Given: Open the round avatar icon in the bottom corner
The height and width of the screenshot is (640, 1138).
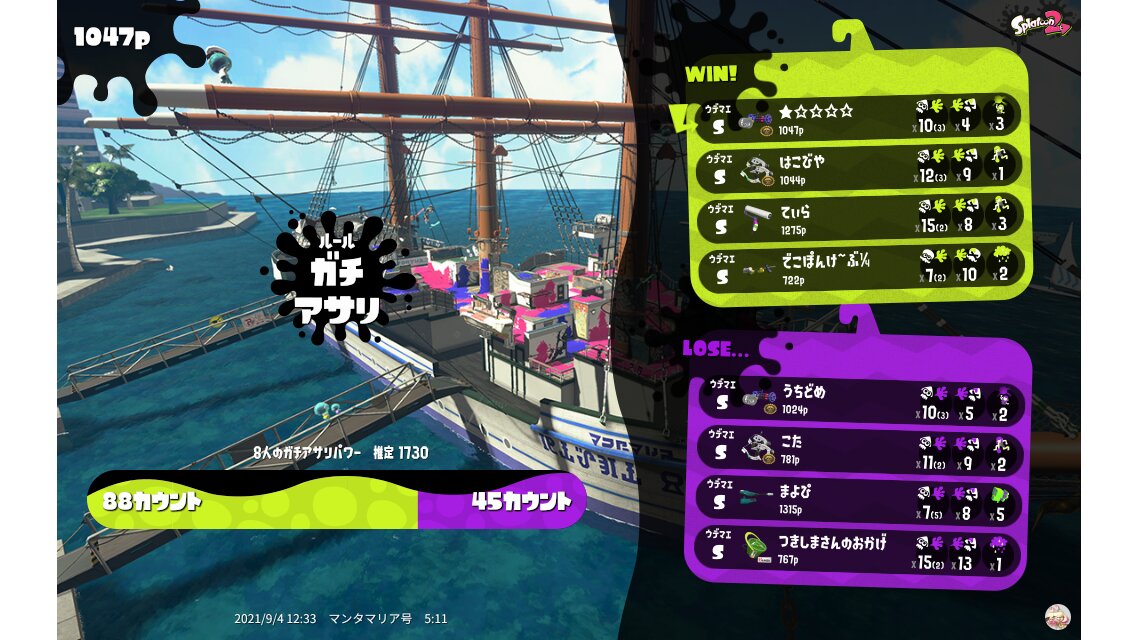Looking at the screenshot, I should click(x=1057, y=616).
